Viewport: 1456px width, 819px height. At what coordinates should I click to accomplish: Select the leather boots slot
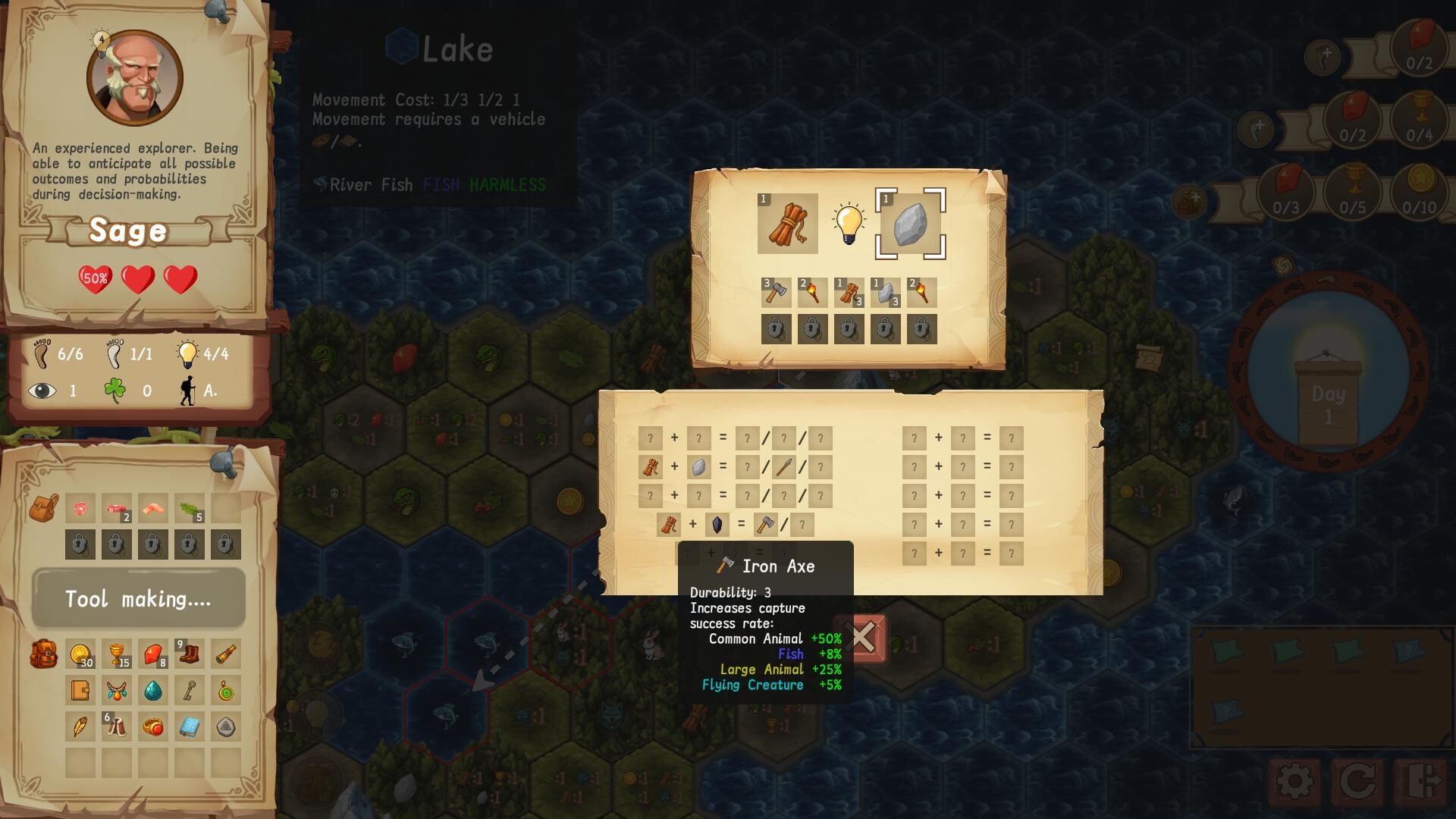click(x=189, y=654)
